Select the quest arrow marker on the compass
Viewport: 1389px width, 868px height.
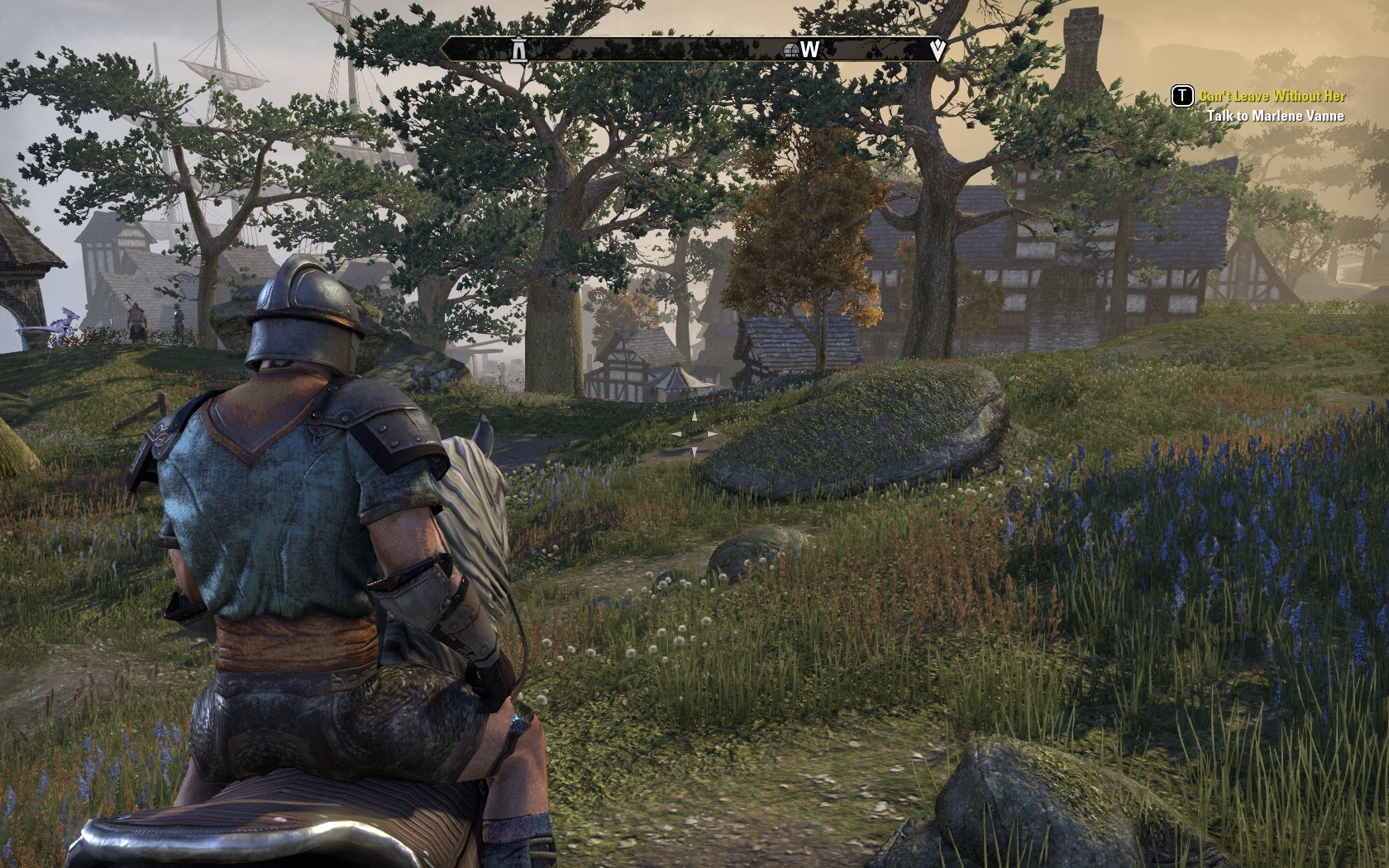coord(938,50)
